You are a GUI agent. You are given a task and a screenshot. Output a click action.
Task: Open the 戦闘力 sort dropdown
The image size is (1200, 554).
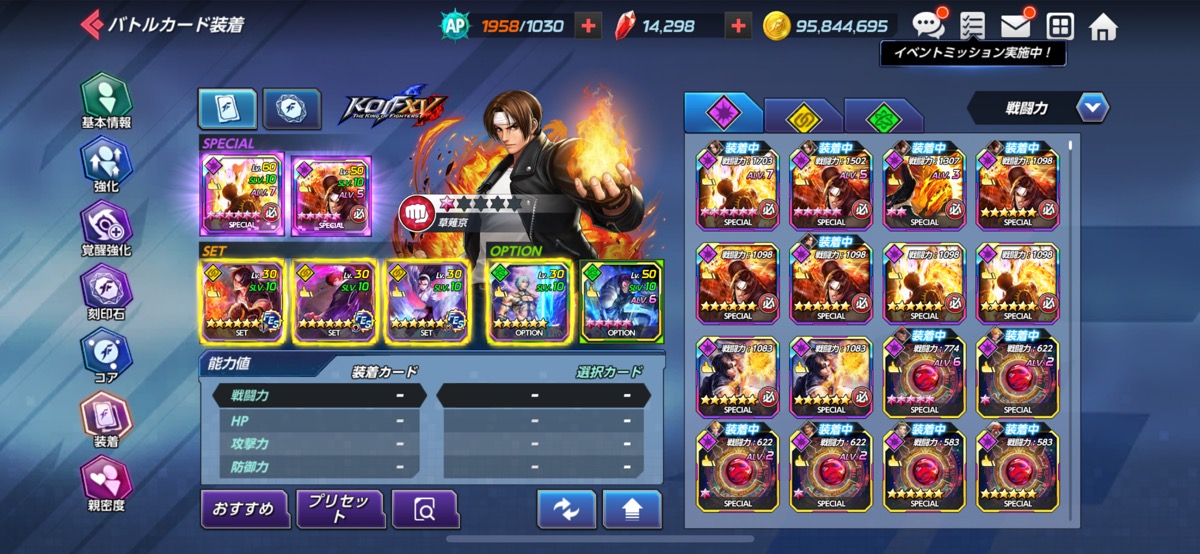click(x=1091, y=107)
